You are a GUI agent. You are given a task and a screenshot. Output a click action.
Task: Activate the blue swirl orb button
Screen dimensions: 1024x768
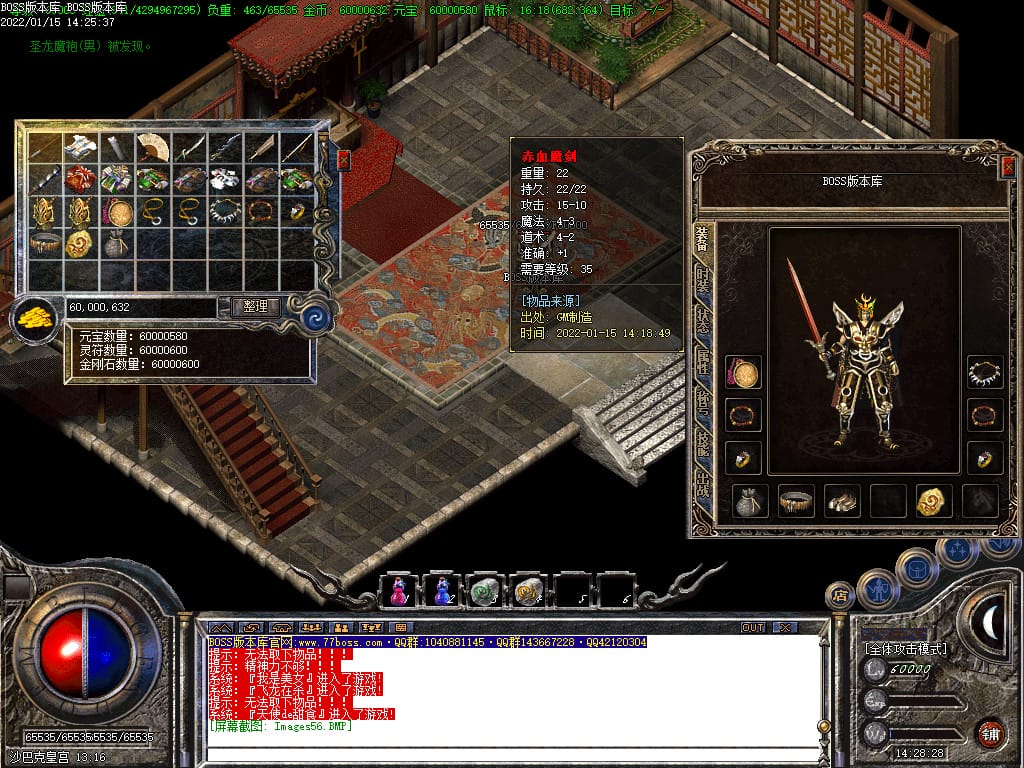pyautogui.click(x=318, y=318)
